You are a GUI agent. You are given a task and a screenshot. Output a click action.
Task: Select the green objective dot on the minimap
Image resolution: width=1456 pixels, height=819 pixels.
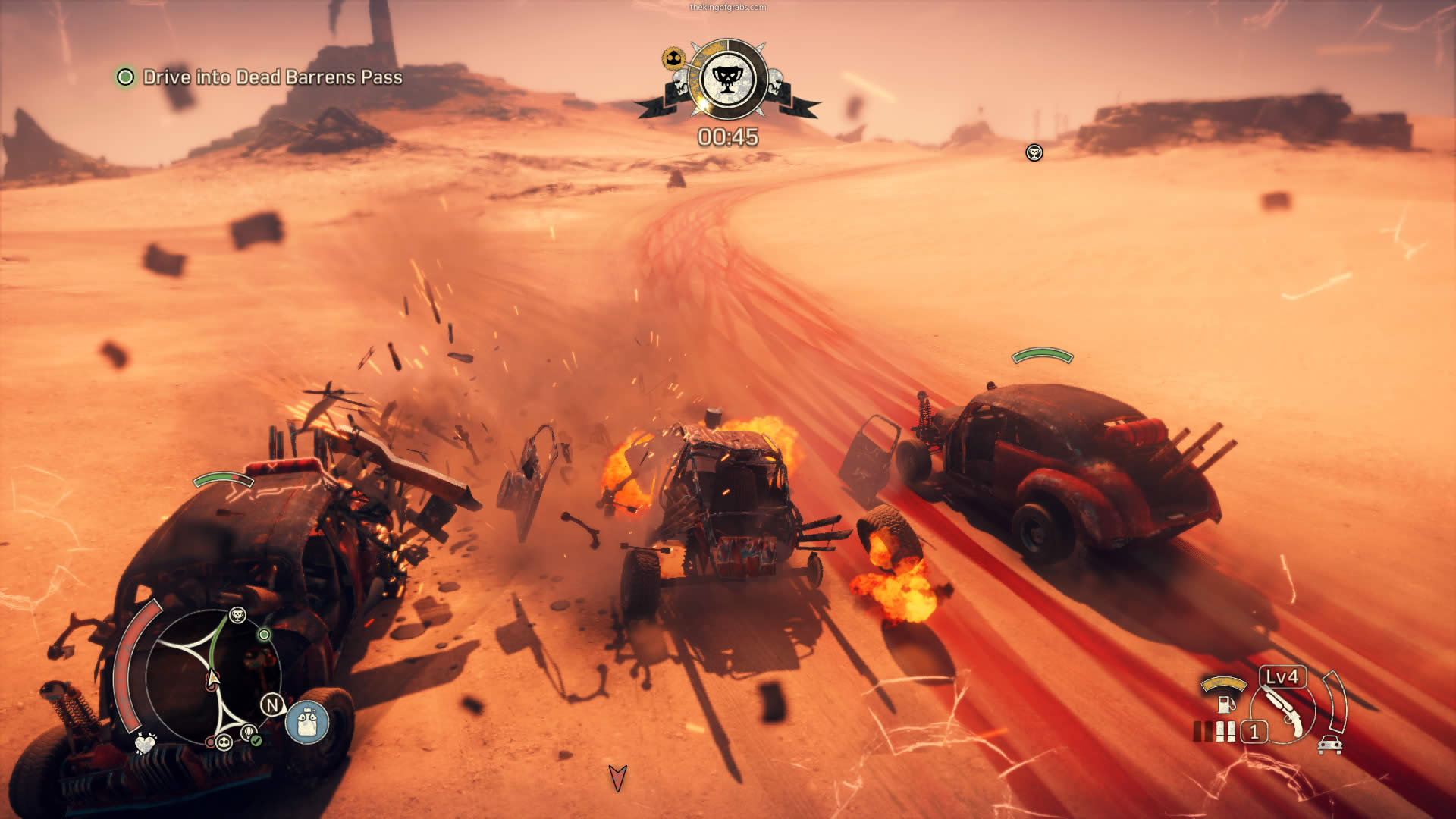coord(264,634)
